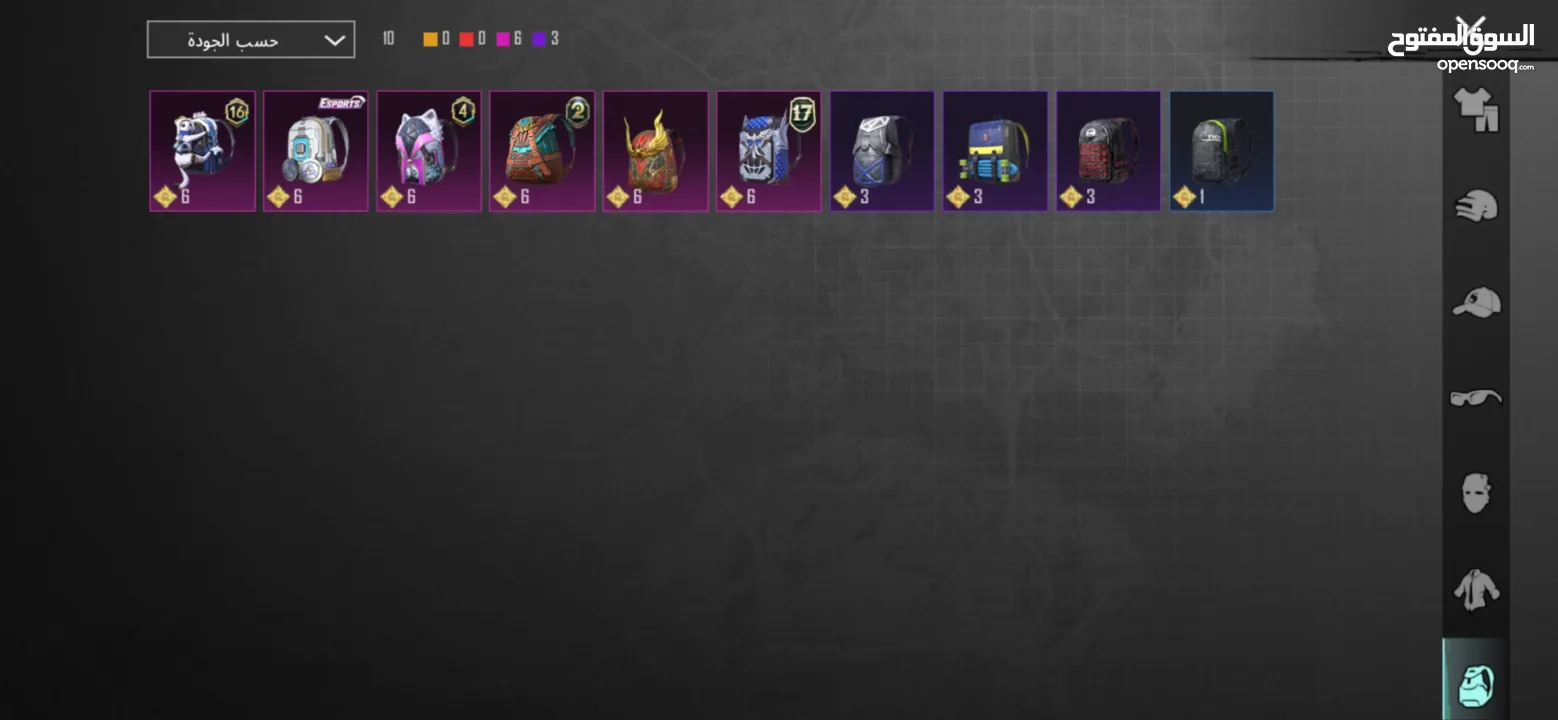The height and width of the screenshot is (720, 1558).
Task: Click the OpenSooq watermark logo
Action: [x=1460, y=45]
